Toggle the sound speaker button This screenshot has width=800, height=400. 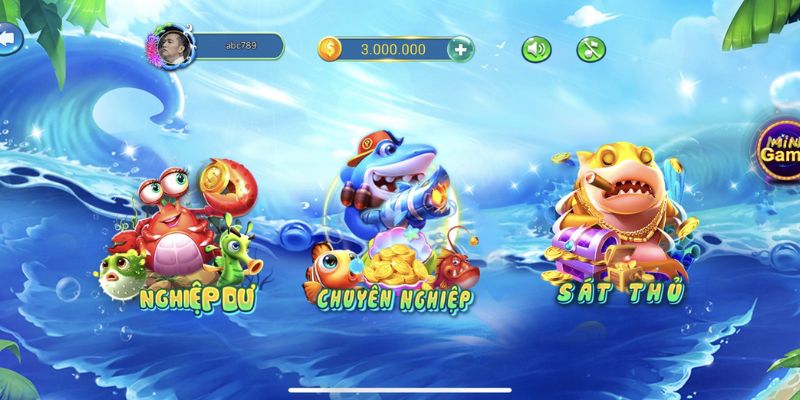pos(537,48)
